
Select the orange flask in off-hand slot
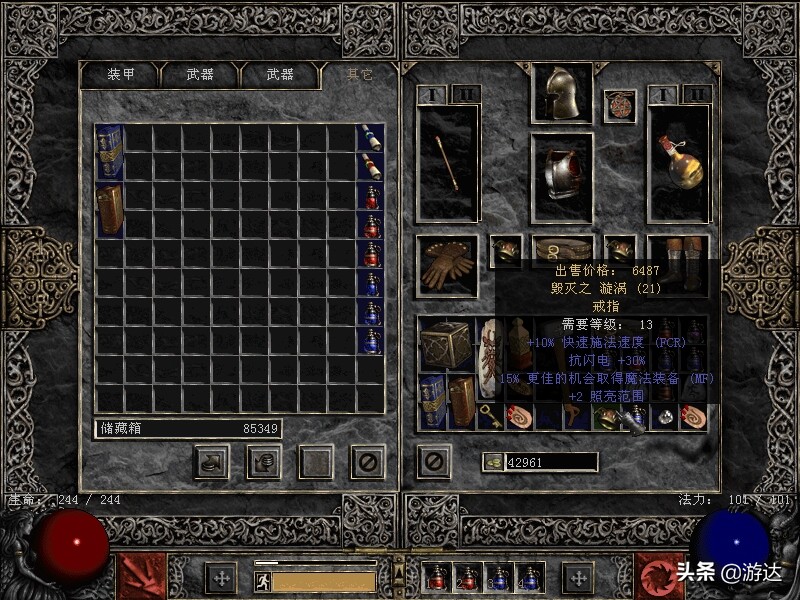680,162
